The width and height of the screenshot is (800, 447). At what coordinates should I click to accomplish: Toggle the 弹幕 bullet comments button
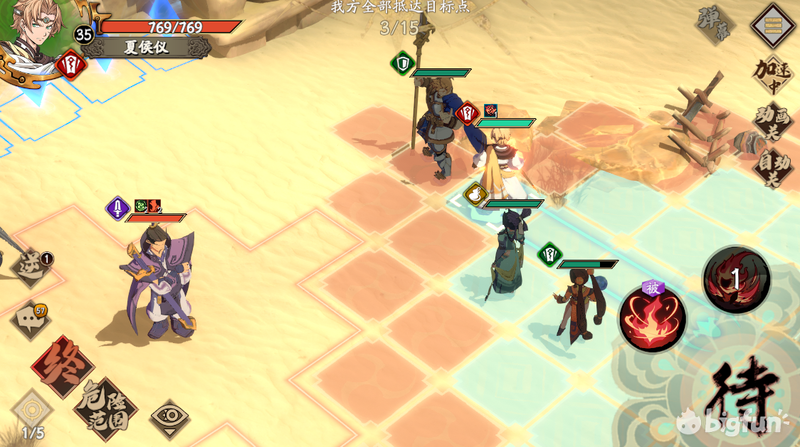click(x=716, y=24)
